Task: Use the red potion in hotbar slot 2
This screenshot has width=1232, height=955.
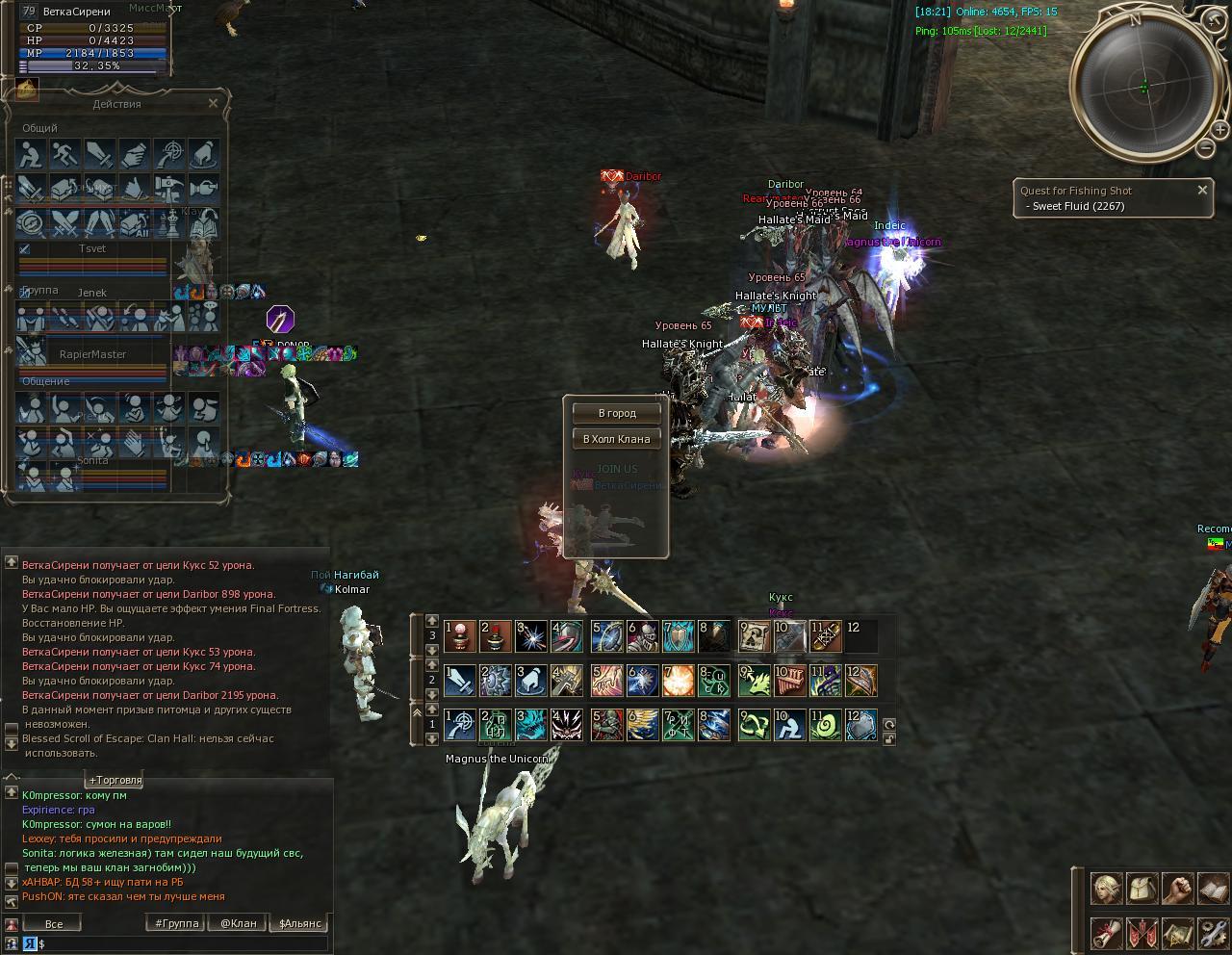Action: [x=496, y=635]
